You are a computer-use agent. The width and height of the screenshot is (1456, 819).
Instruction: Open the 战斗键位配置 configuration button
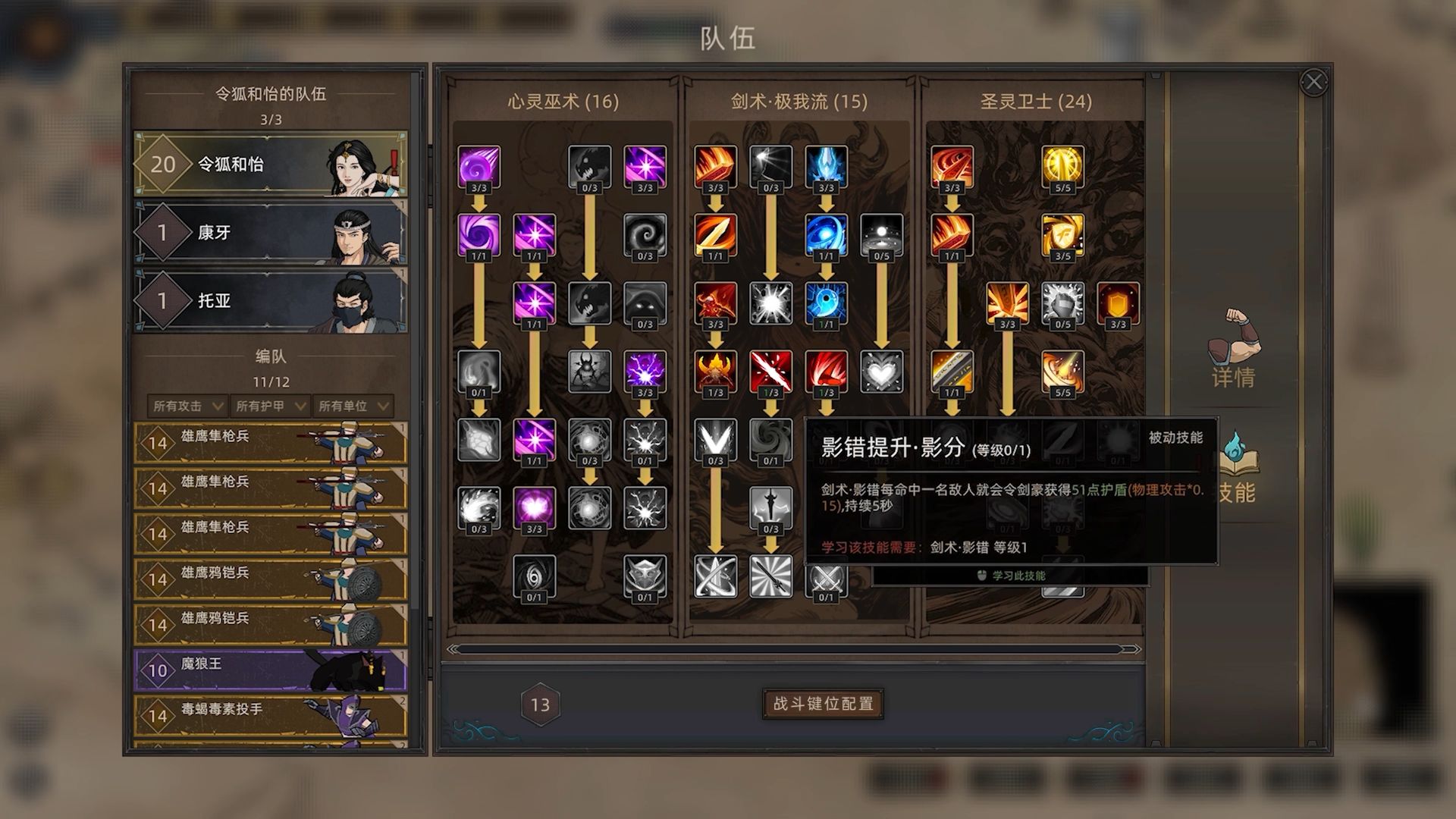[x=824, y=704]
